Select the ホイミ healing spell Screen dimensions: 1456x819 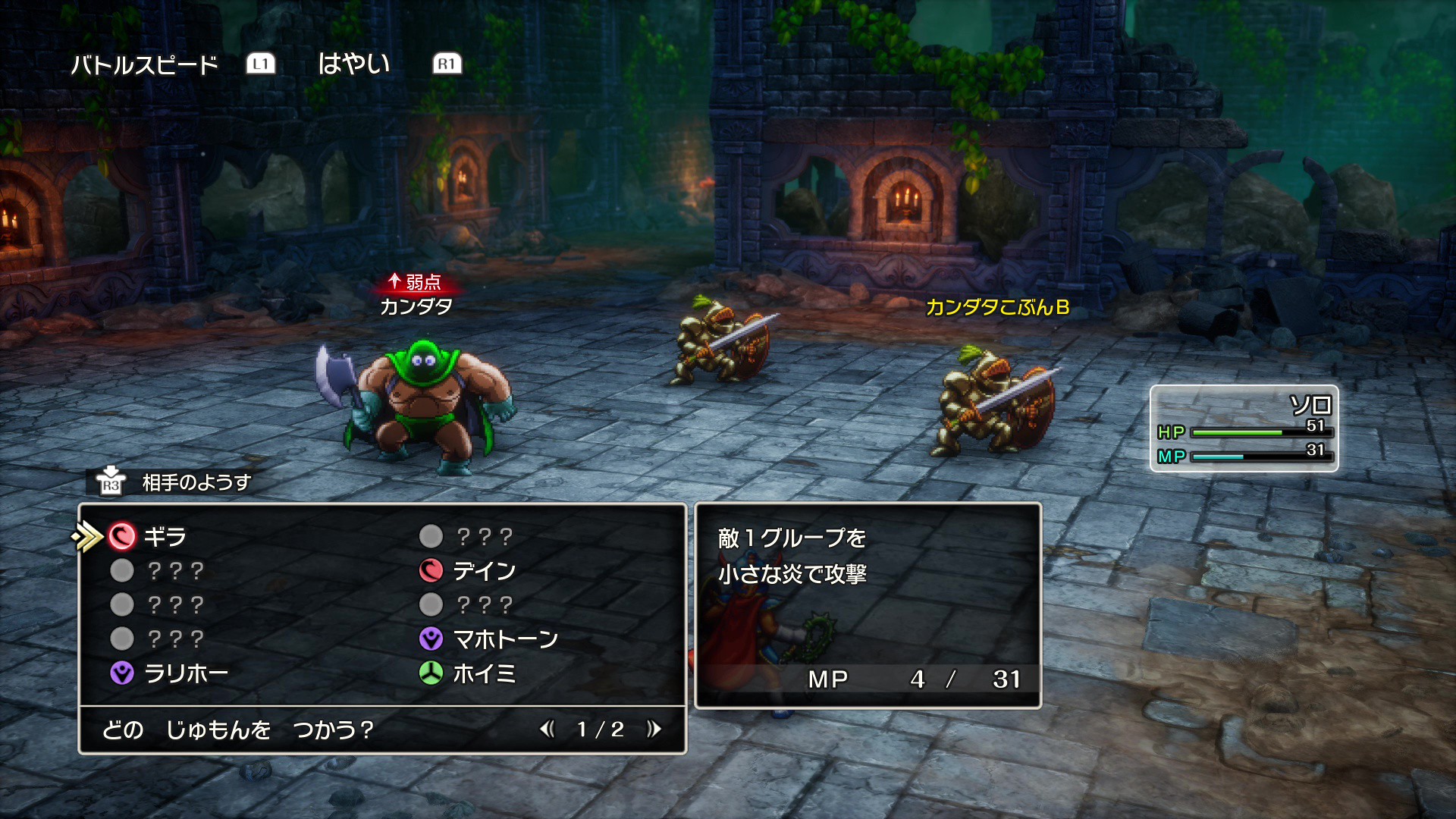coord(484,673)
